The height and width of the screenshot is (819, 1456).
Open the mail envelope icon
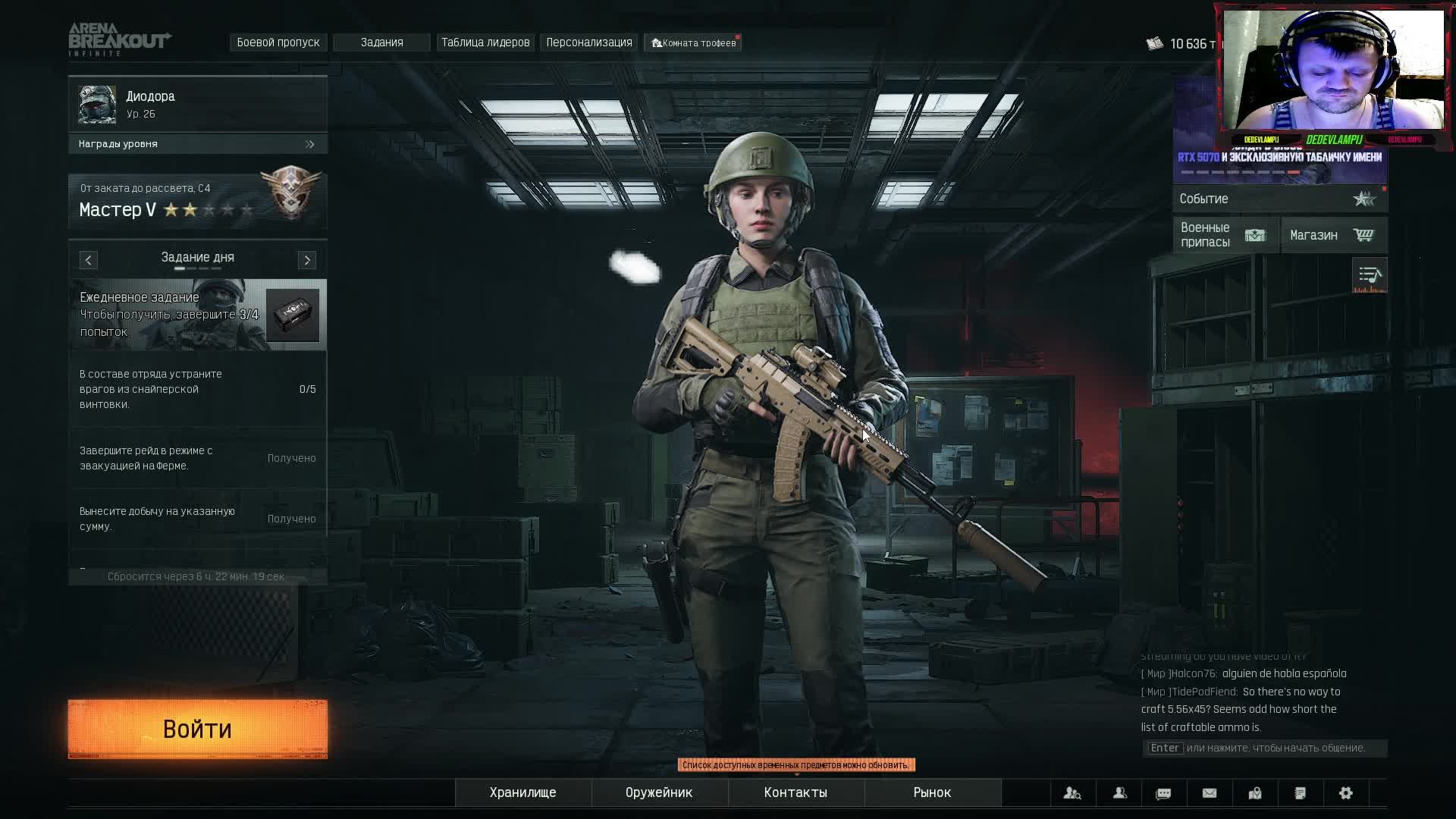coord(1210,793)
